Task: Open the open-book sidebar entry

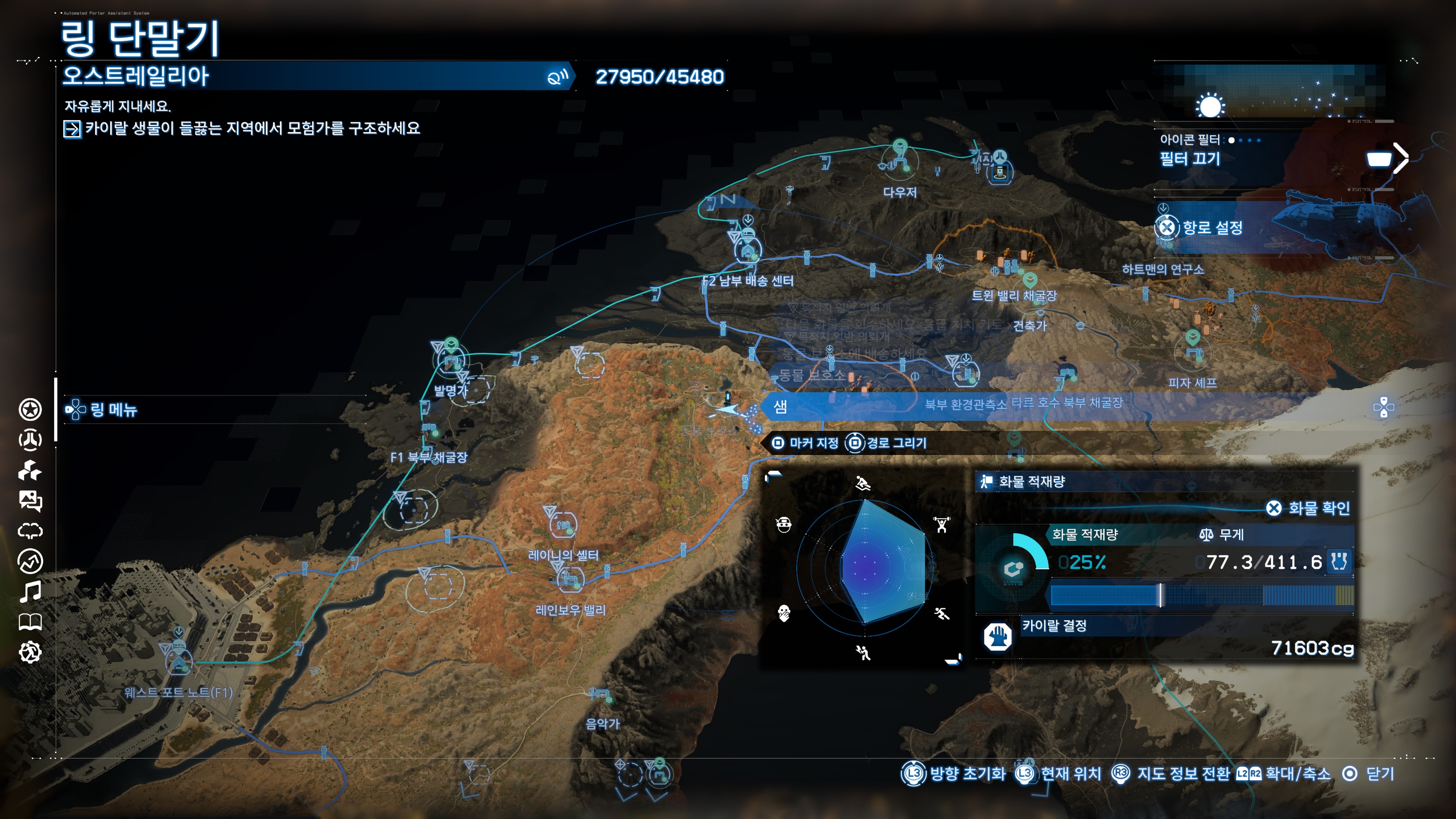Action: click(30, 622)
